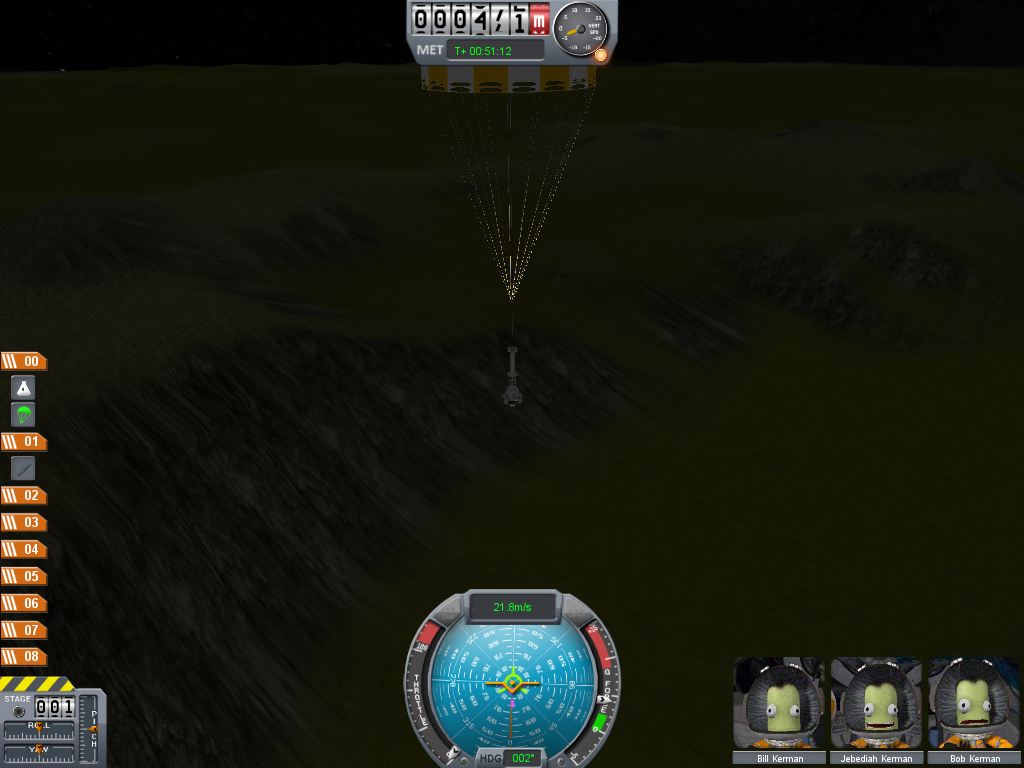The image size is (1024, 768).
Task: Open Bob Kerman's crew portrait
Action: [x=974, y=703]
